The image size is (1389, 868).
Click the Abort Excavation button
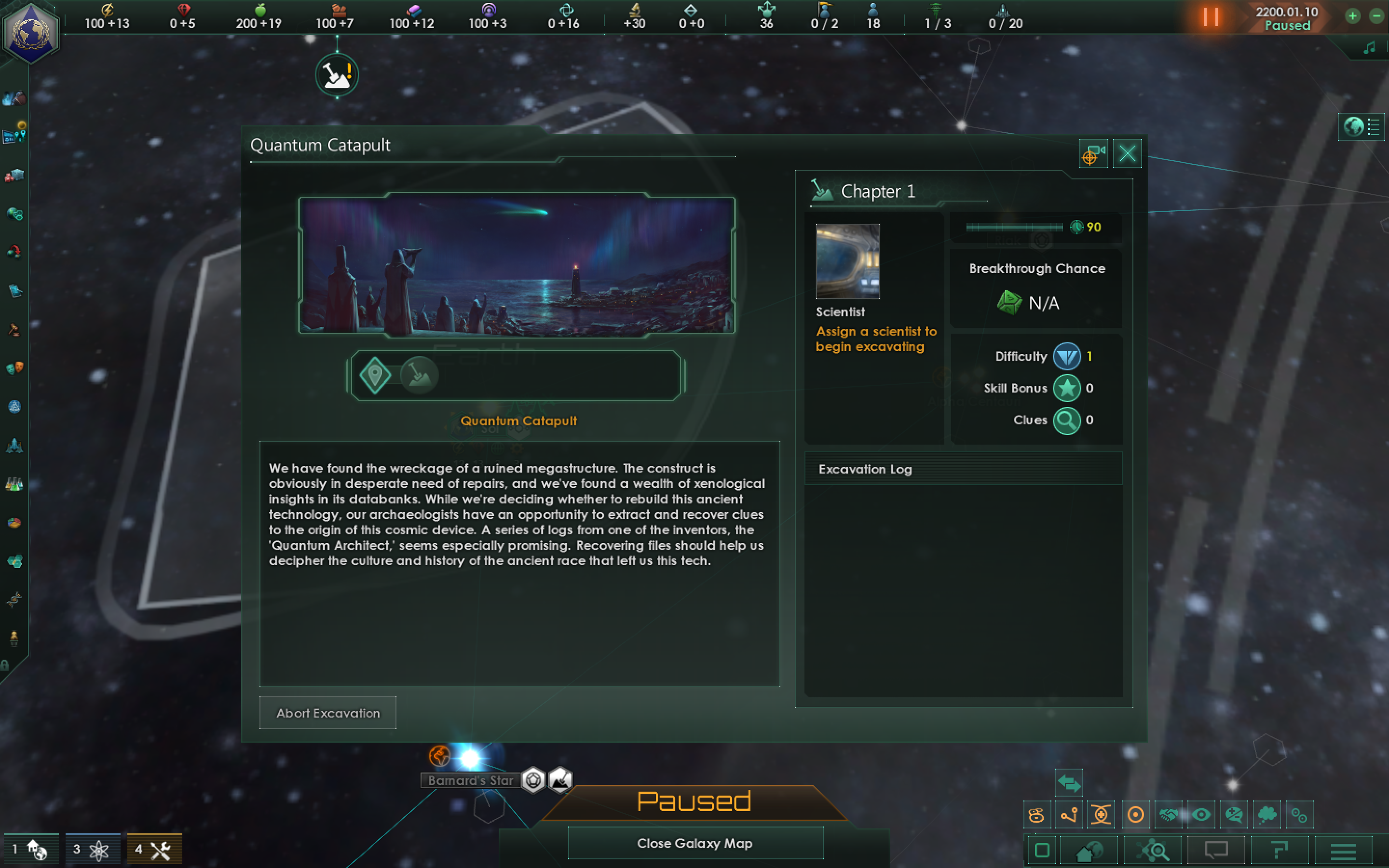click(x=327, y=712)
